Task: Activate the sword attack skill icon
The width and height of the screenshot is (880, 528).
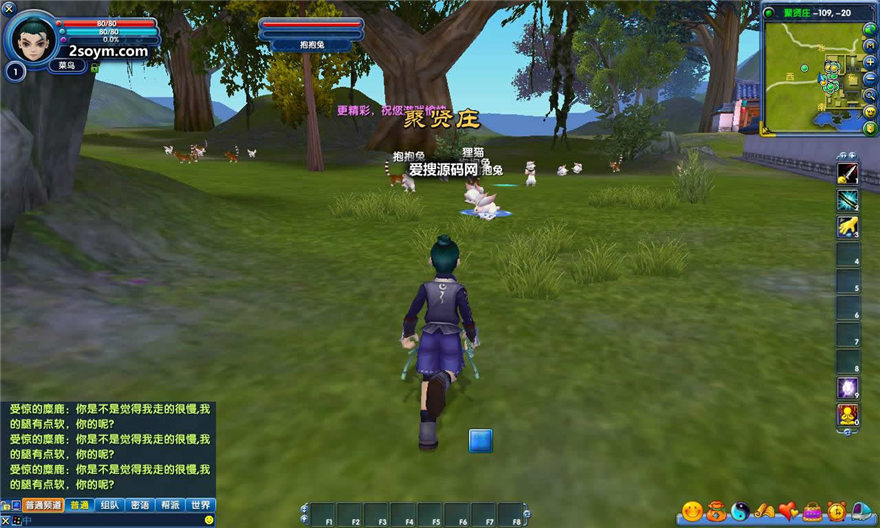Action: click(x=848, y=173)
